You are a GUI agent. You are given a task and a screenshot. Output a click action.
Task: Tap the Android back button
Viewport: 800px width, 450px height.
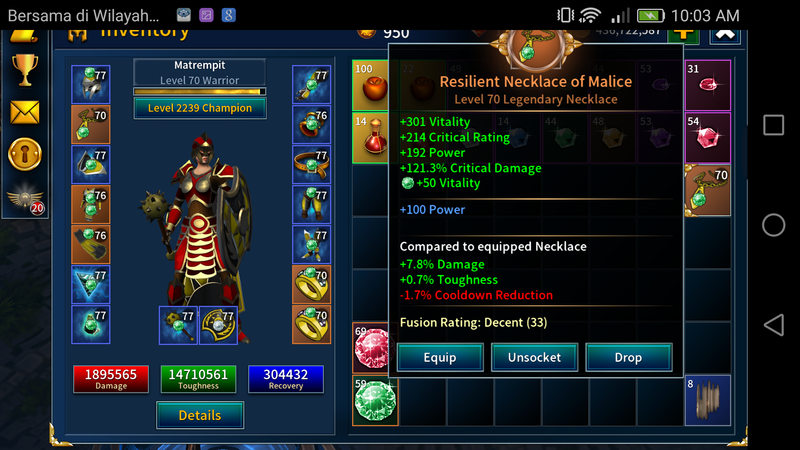pyautogui.click(x=773, y=325)
